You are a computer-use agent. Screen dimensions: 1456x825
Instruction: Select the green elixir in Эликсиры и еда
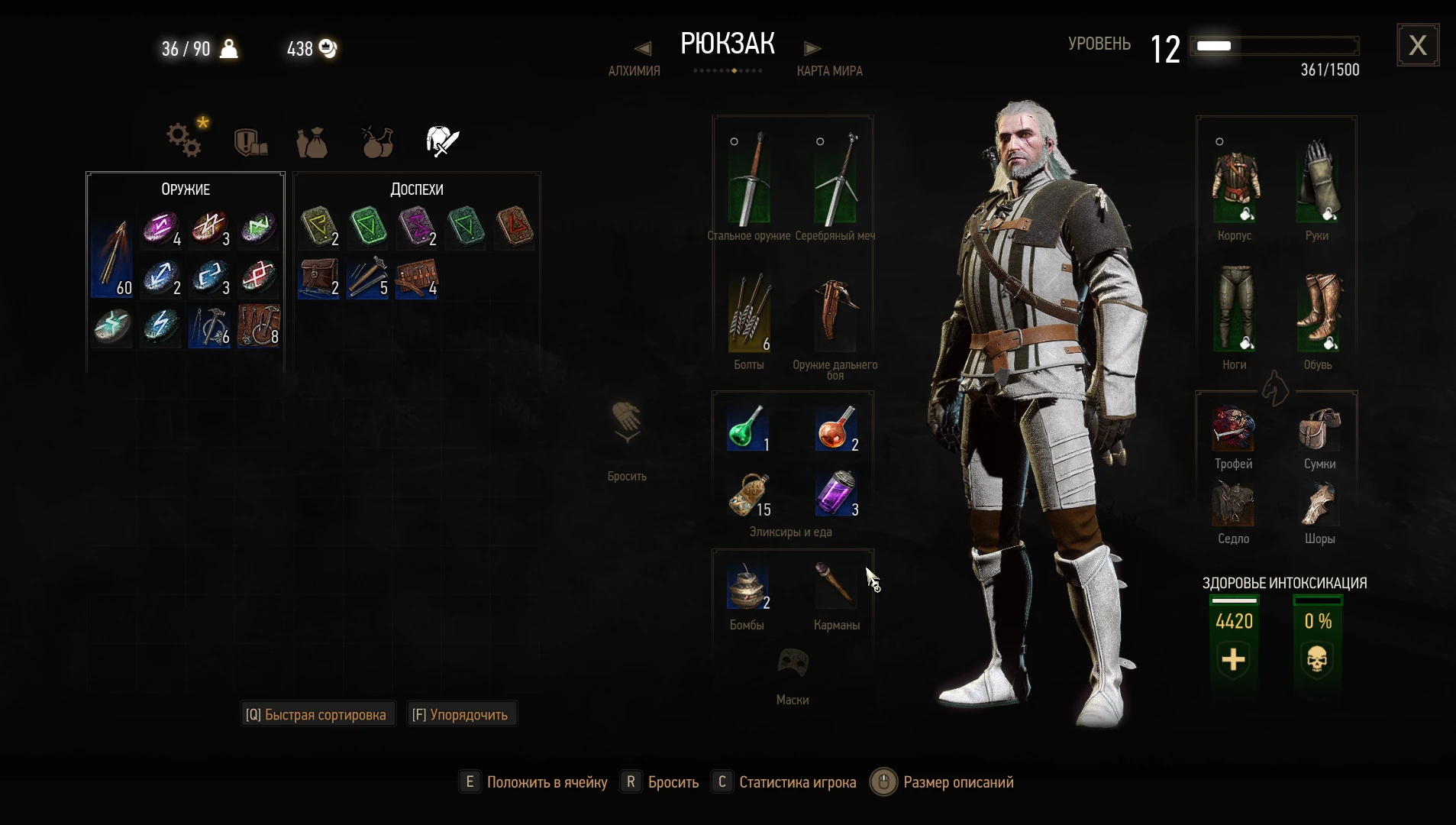(x=747, y=429)
